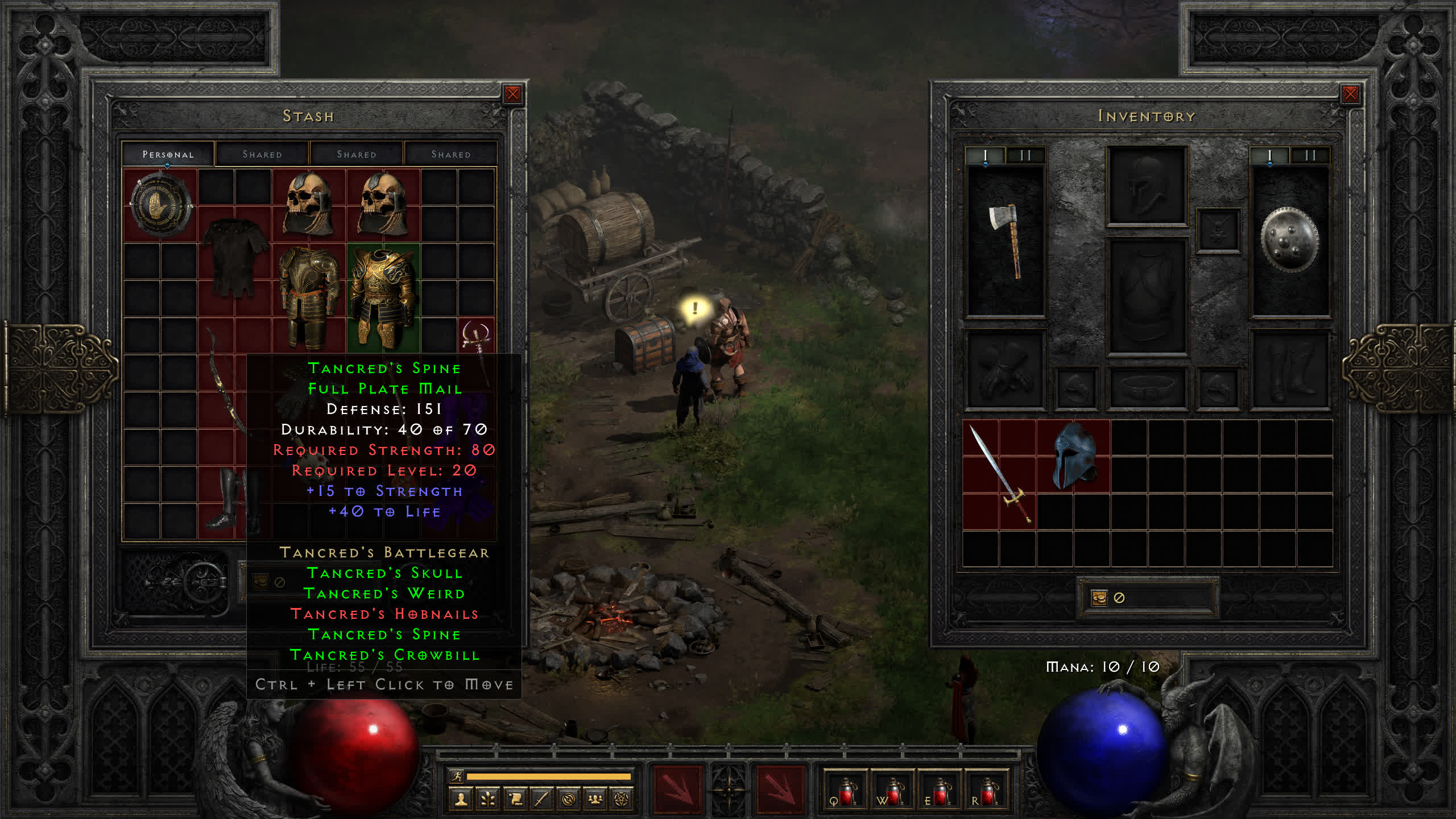Screen dimensions: 1456x819
Task: Select the round hand-emblem shield in stash
Action: (160, 205)
